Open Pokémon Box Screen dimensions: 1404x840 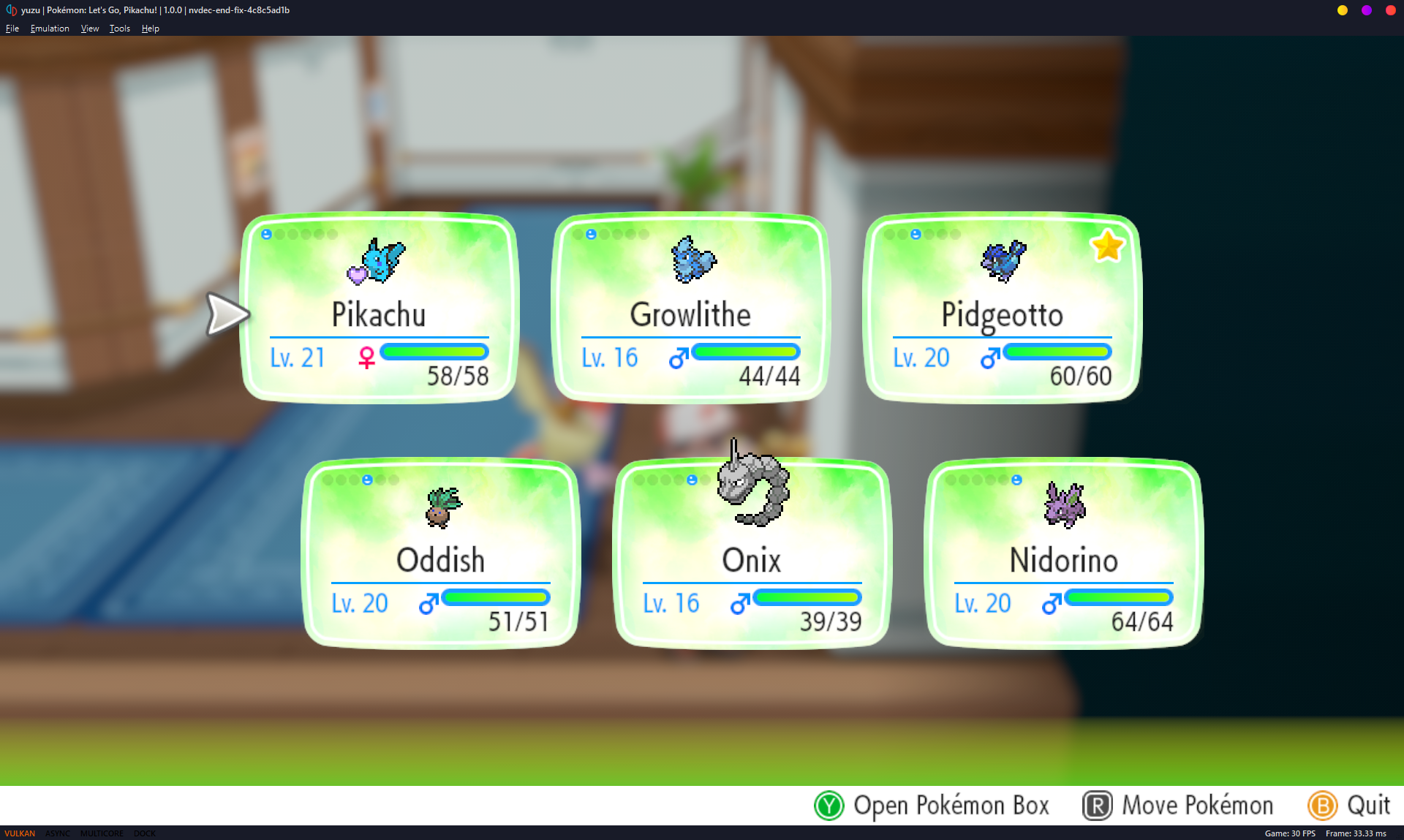pyautogui.click(x=932, y=806)
